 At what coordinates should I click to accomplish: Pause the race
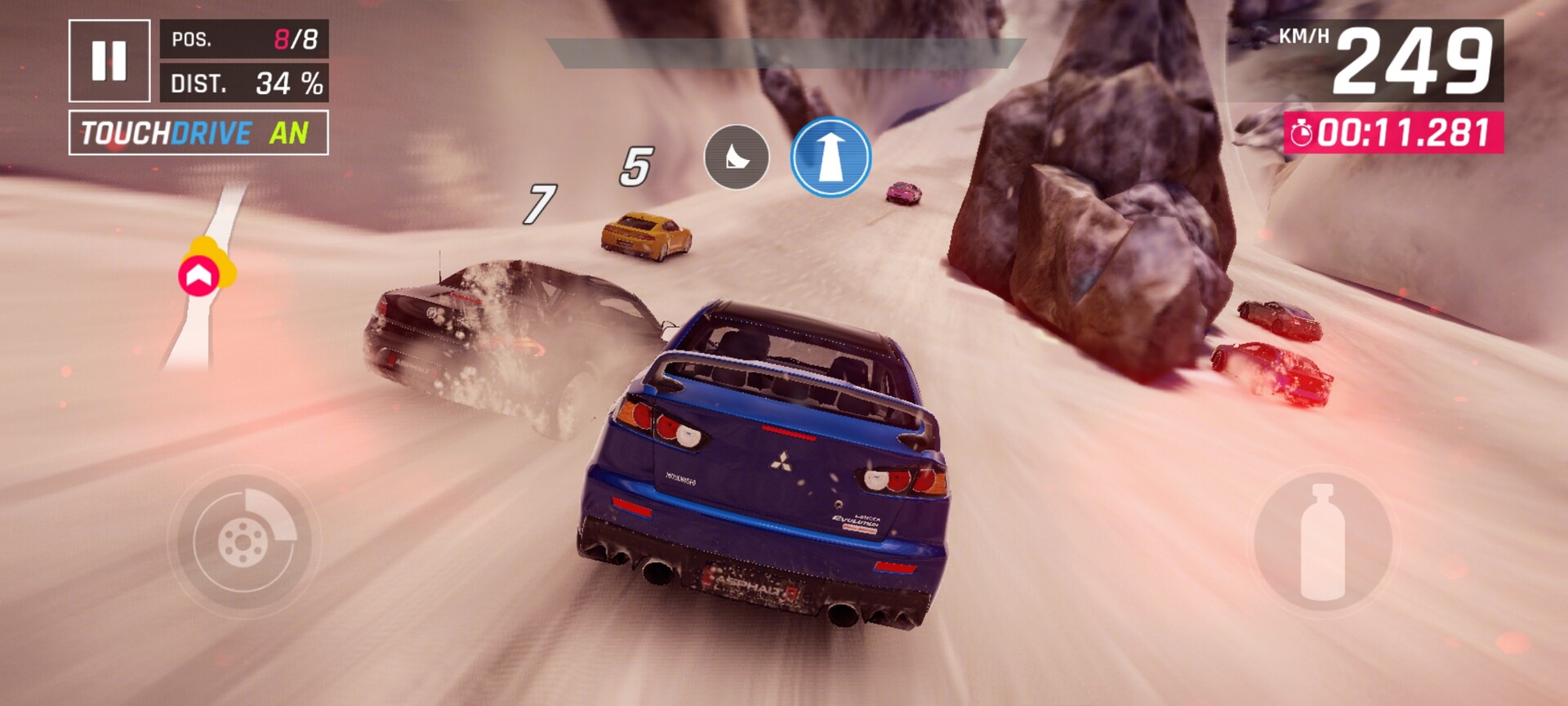[x=109, y=60]
